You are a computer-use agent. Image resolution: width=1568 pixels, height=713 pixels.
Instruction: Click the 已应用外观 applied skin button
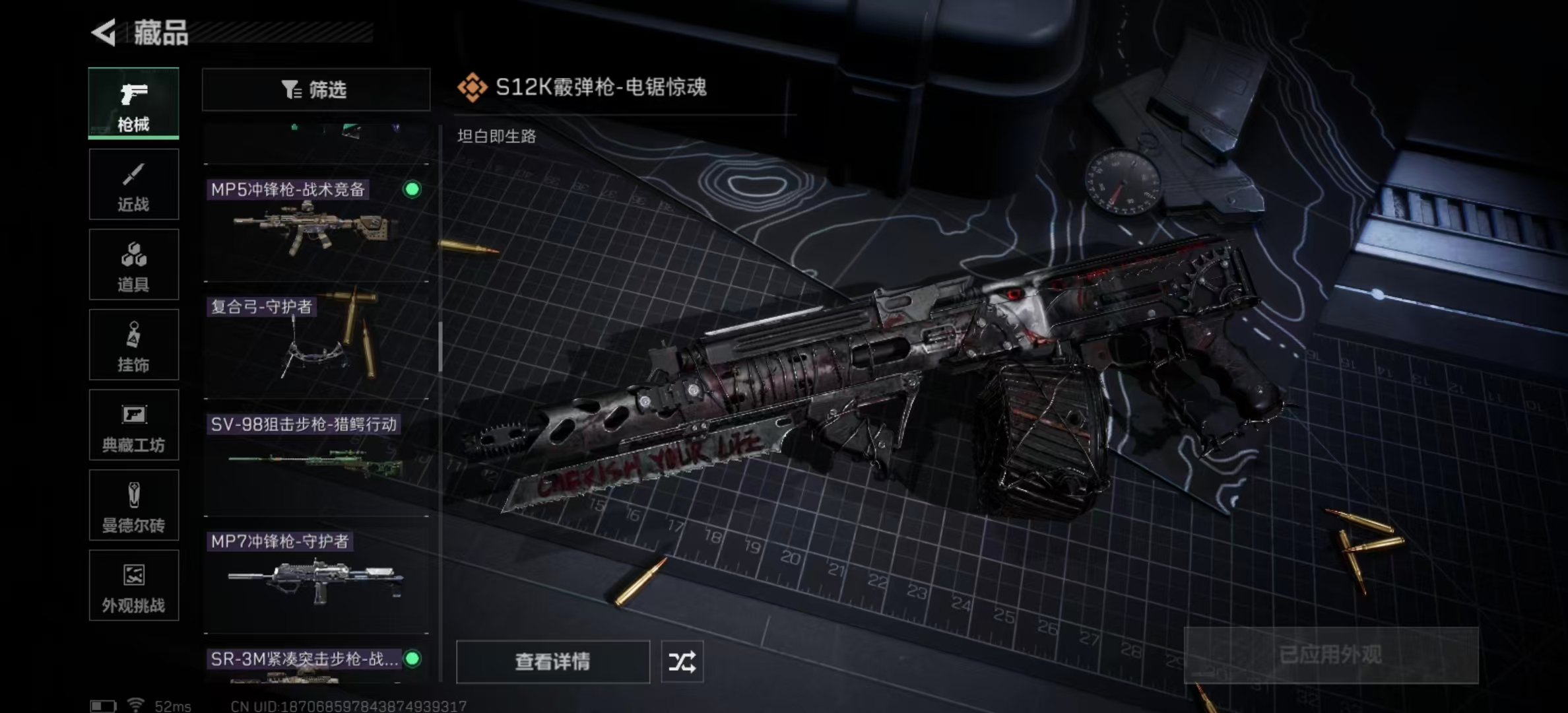coord(1330,655)
